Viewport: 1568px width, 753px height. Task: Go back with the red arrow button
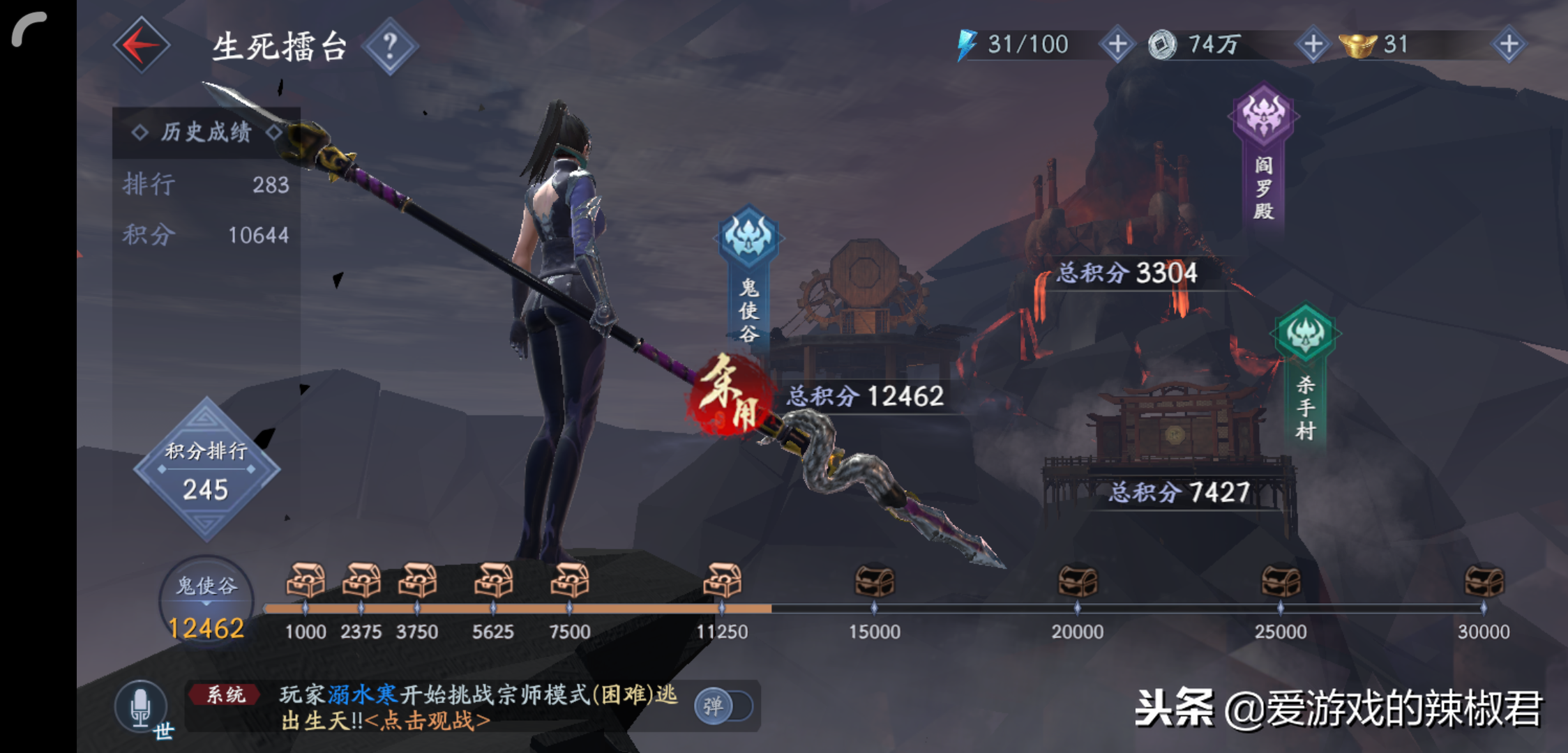(142, 46)
